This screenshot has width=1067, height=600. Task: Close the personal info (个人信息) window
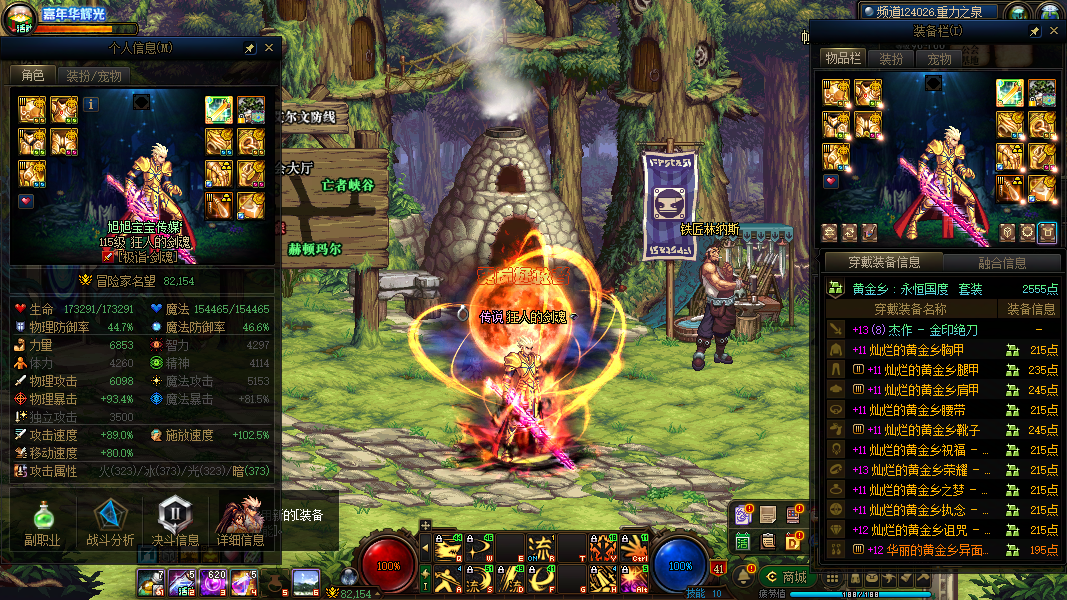pyautogui.click(x=269, y=48)
